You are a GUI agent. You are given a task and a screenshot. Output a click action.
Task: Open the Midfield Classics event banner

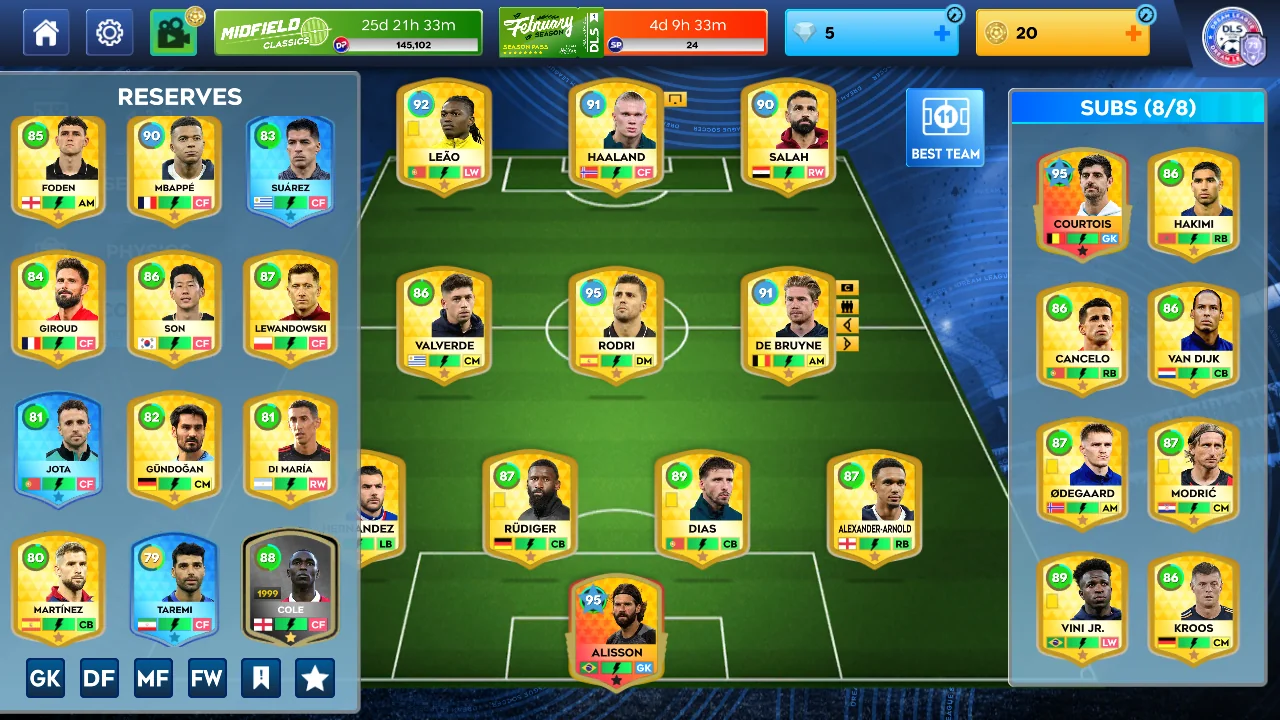click(x=347, y=33)
